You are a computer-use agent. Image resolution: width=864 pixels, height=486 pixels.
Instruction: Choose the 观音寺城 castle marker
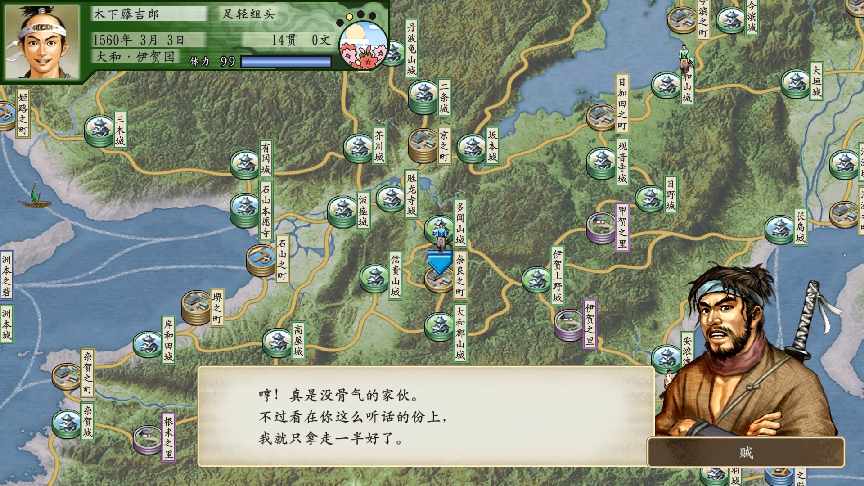(x=601, y=162)
